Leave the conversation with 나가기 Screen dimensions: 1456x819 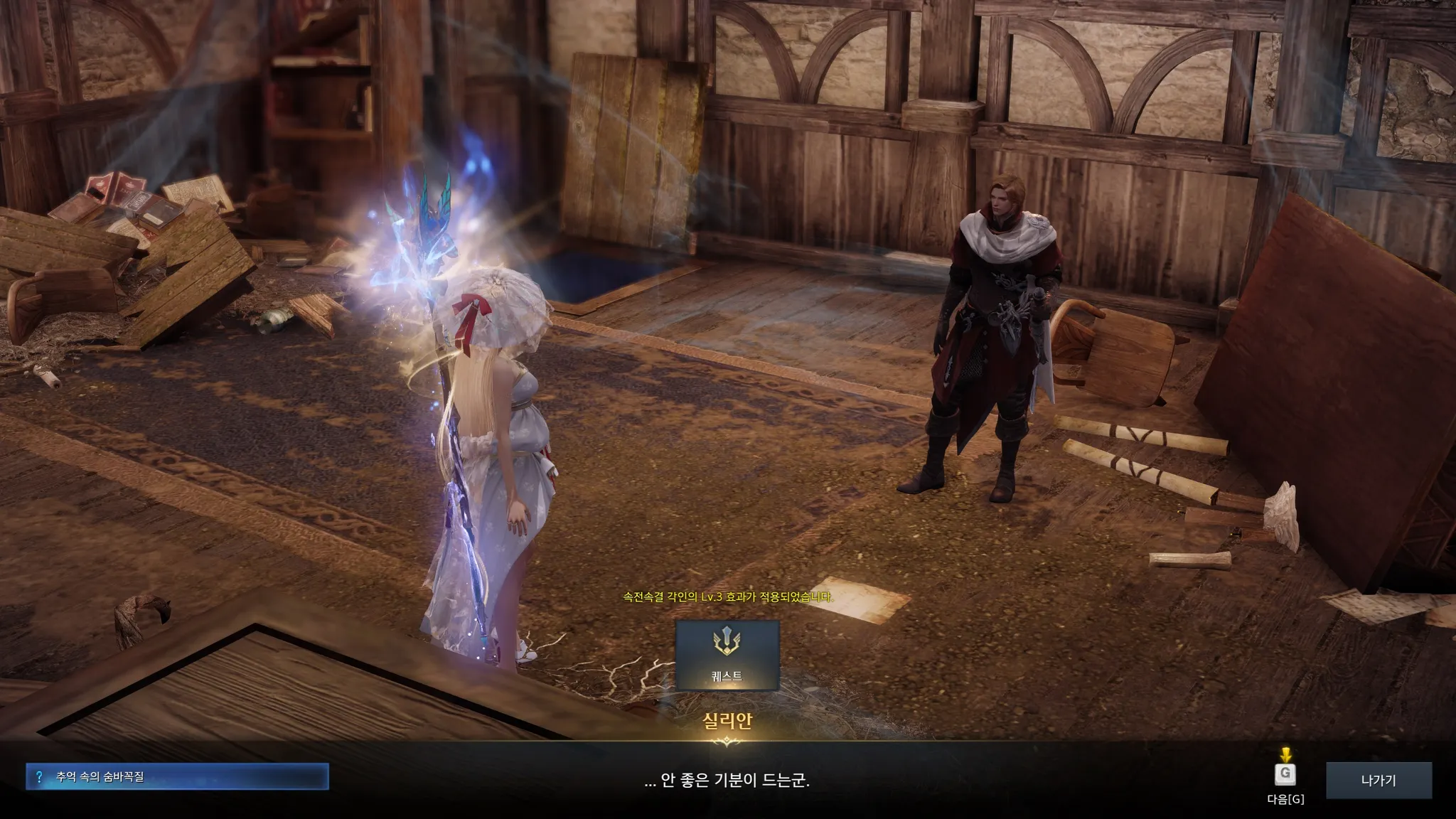click(1378, 780)
